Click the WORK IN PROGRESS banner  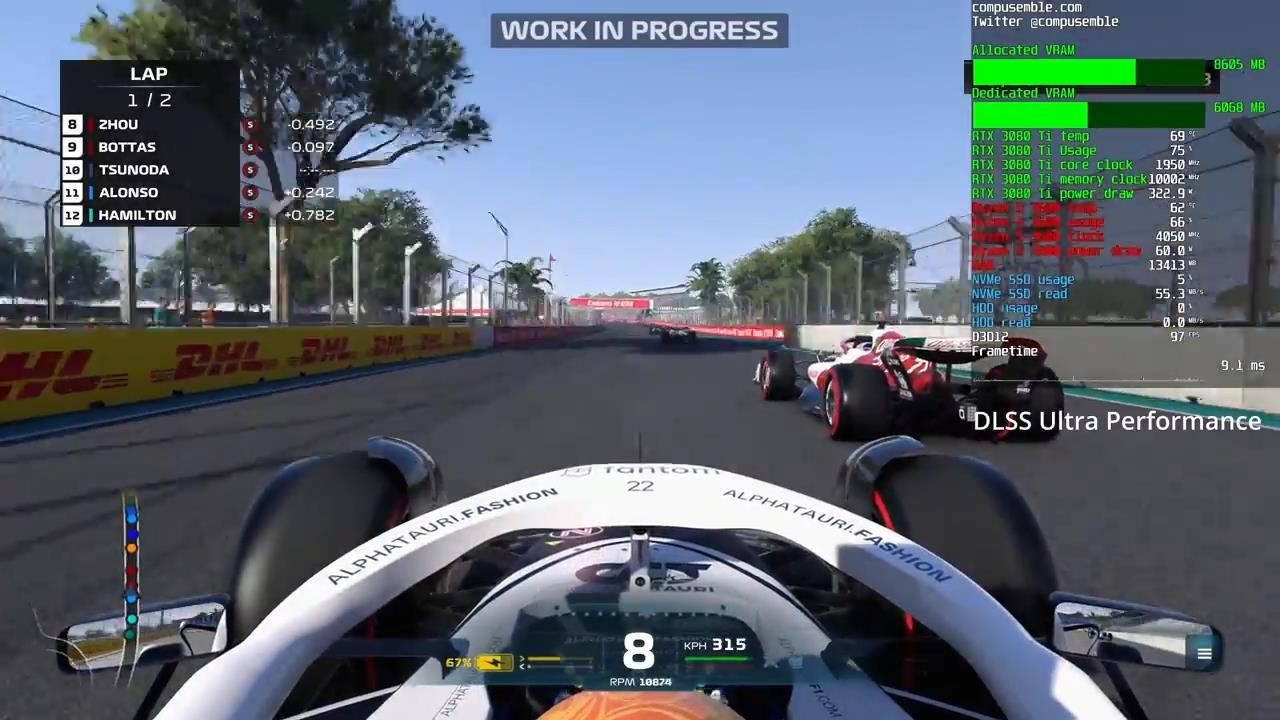tap(639, 30)
